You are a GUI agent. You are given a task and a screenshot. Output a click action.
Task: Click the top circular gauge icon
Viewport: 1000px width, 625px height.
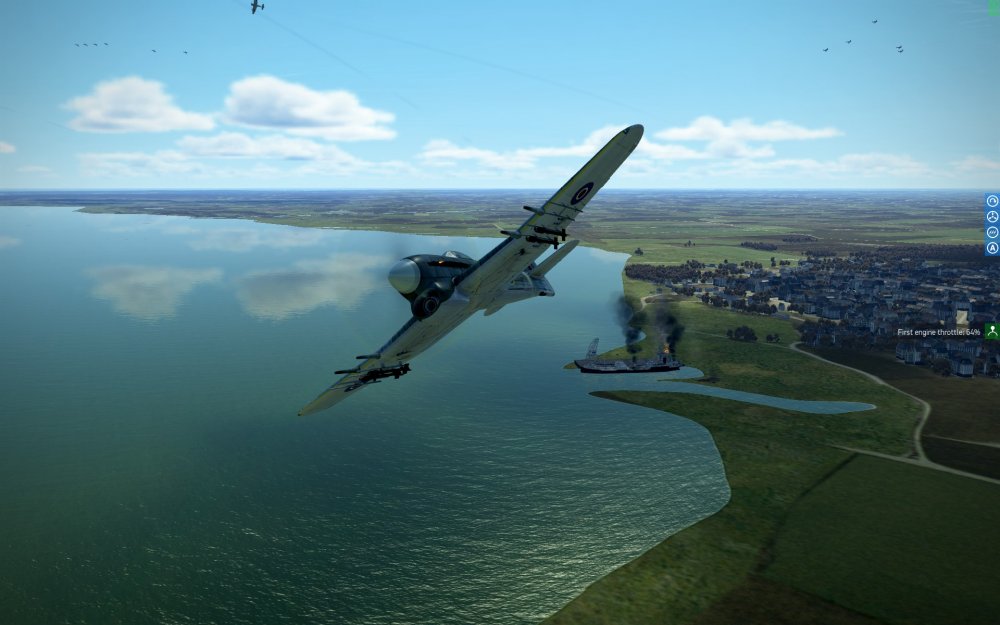tap(992, 201)
